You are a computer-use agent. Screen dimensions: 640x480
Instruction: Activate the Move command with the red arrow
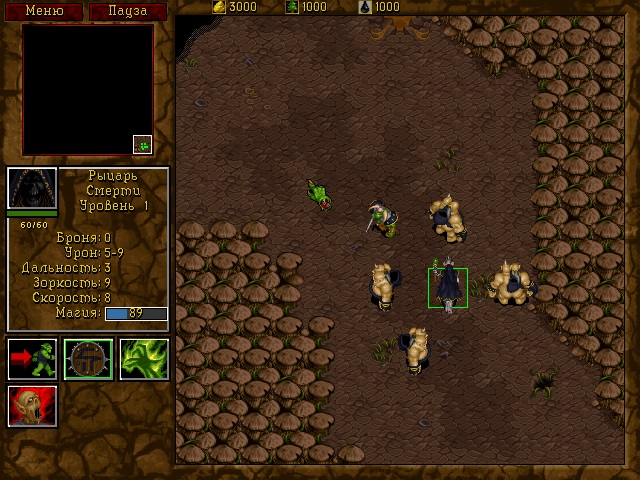32,359
